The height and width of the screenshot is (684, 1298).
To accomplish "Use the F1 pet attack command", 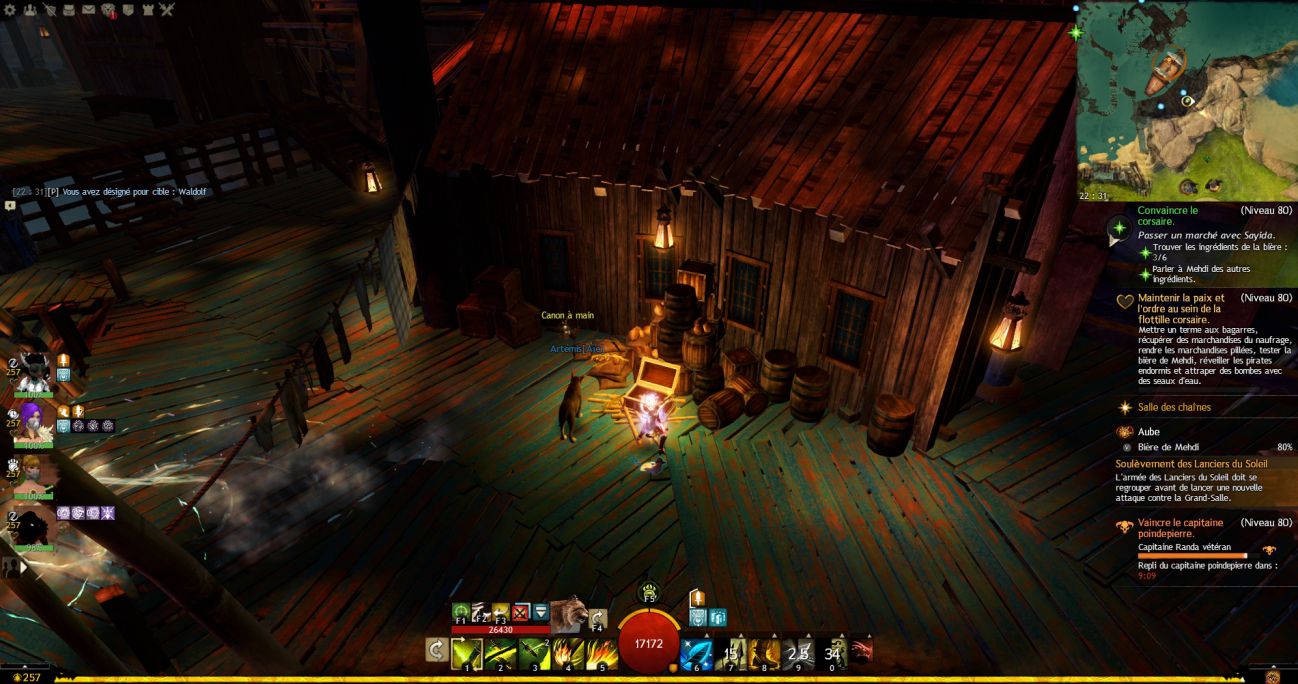I will tap(461, 613).
